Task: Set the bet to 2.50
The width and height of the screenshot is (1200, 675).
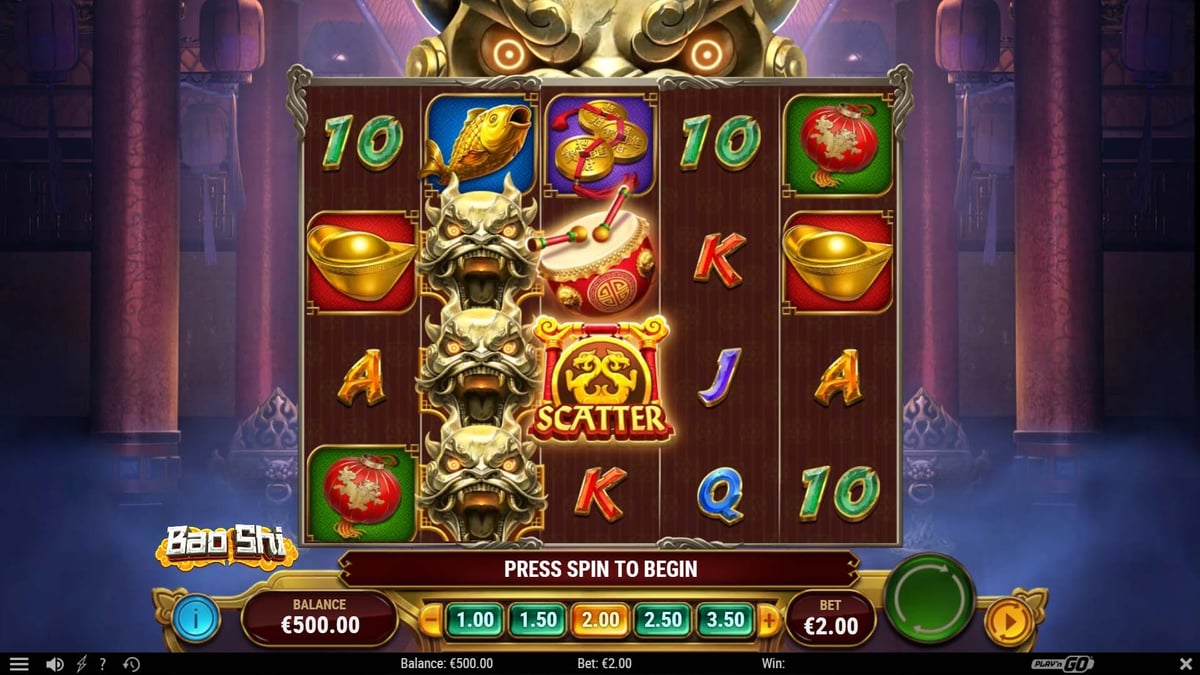Action: [x=664, y=620]
